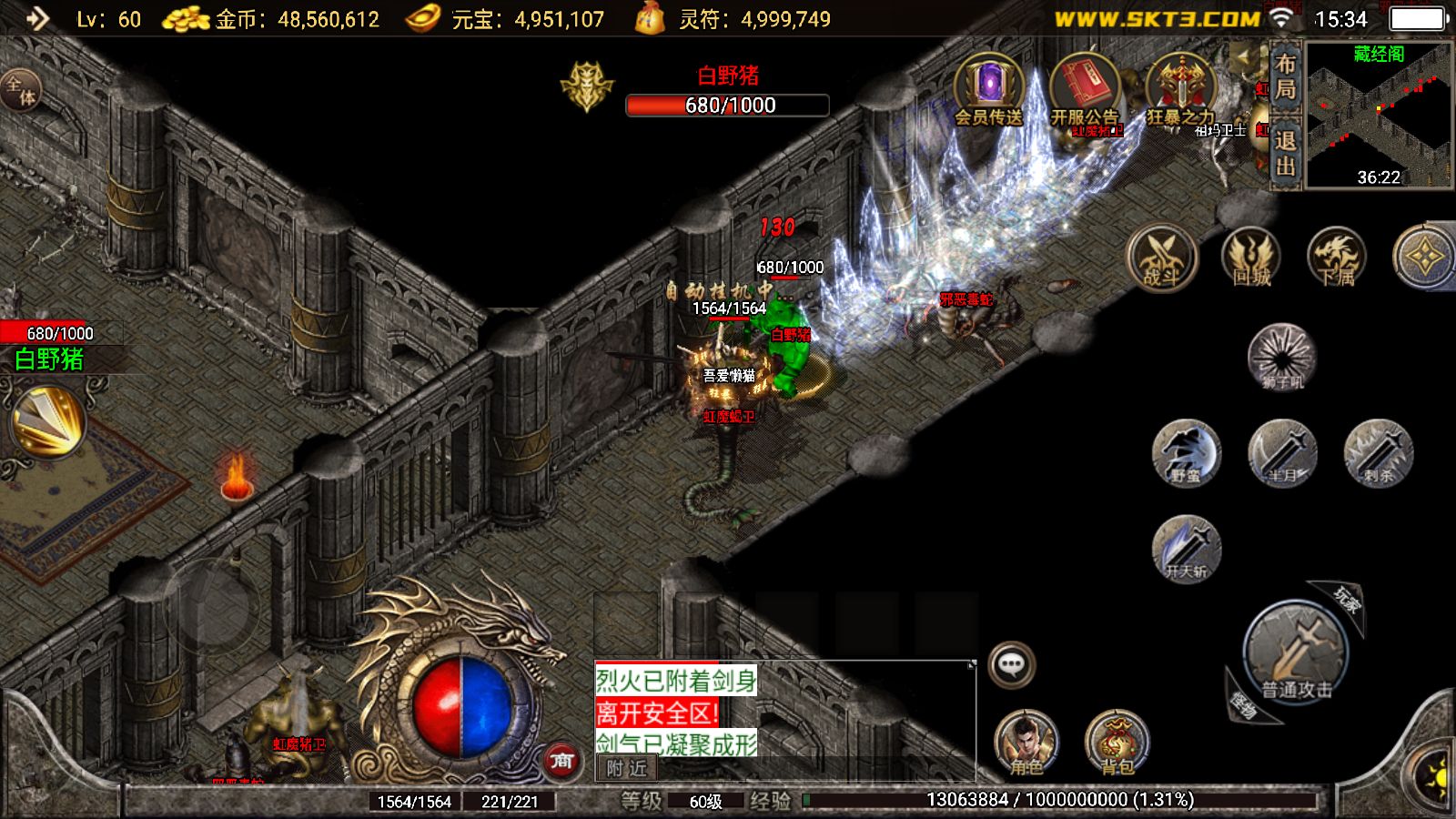Activate the 半月 half-moon sword skill
The width and height of the screenshot is (1456, 819).
tap(1282, 452)
